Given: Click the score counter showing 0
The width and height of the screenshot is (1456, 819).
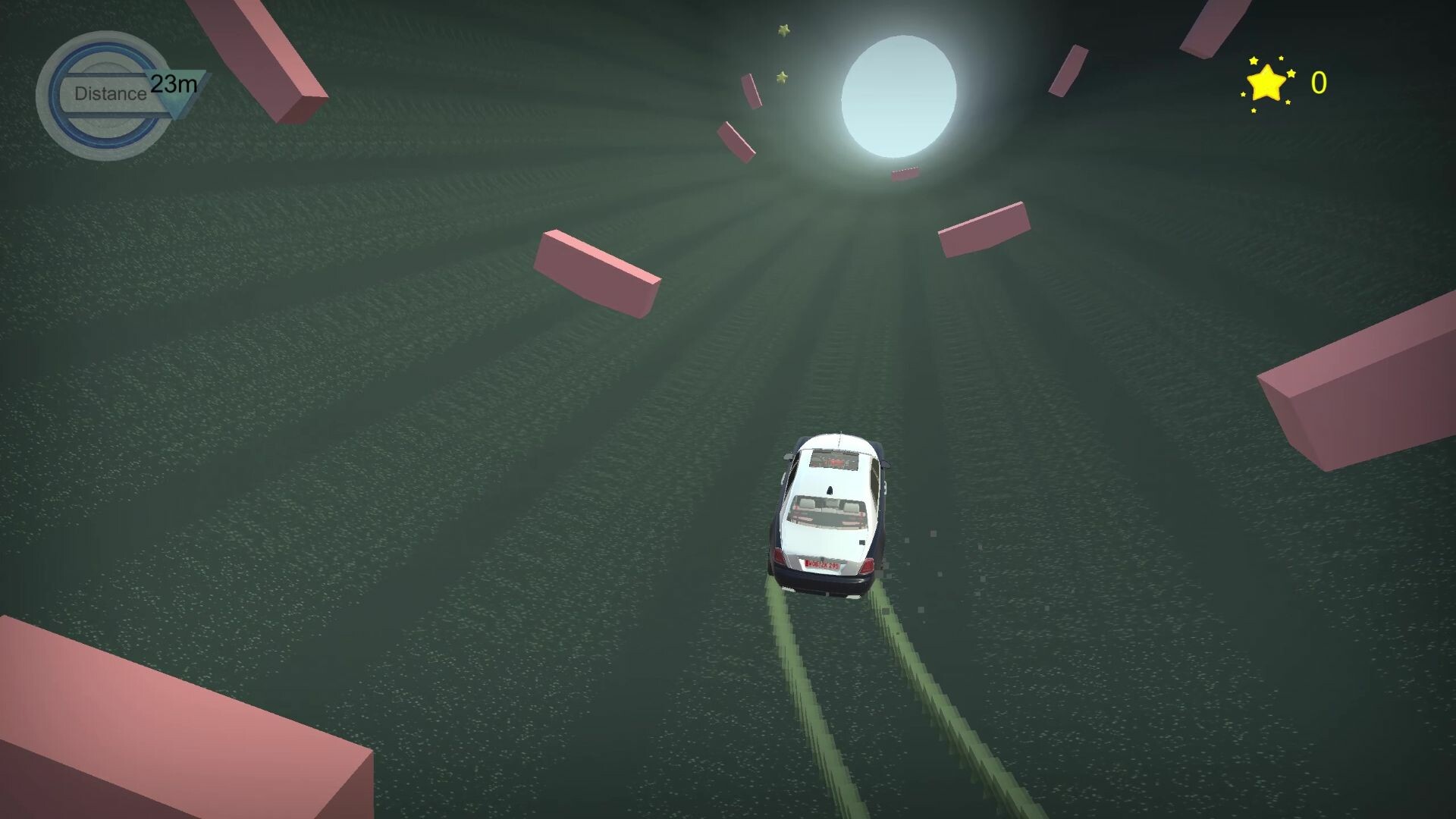Looking at the screenshot, I should click(x=1318, y=82).
